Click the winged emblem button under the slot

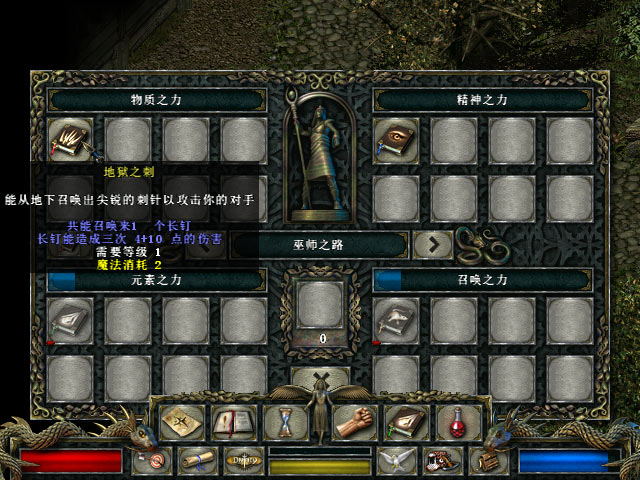point(320,379)
